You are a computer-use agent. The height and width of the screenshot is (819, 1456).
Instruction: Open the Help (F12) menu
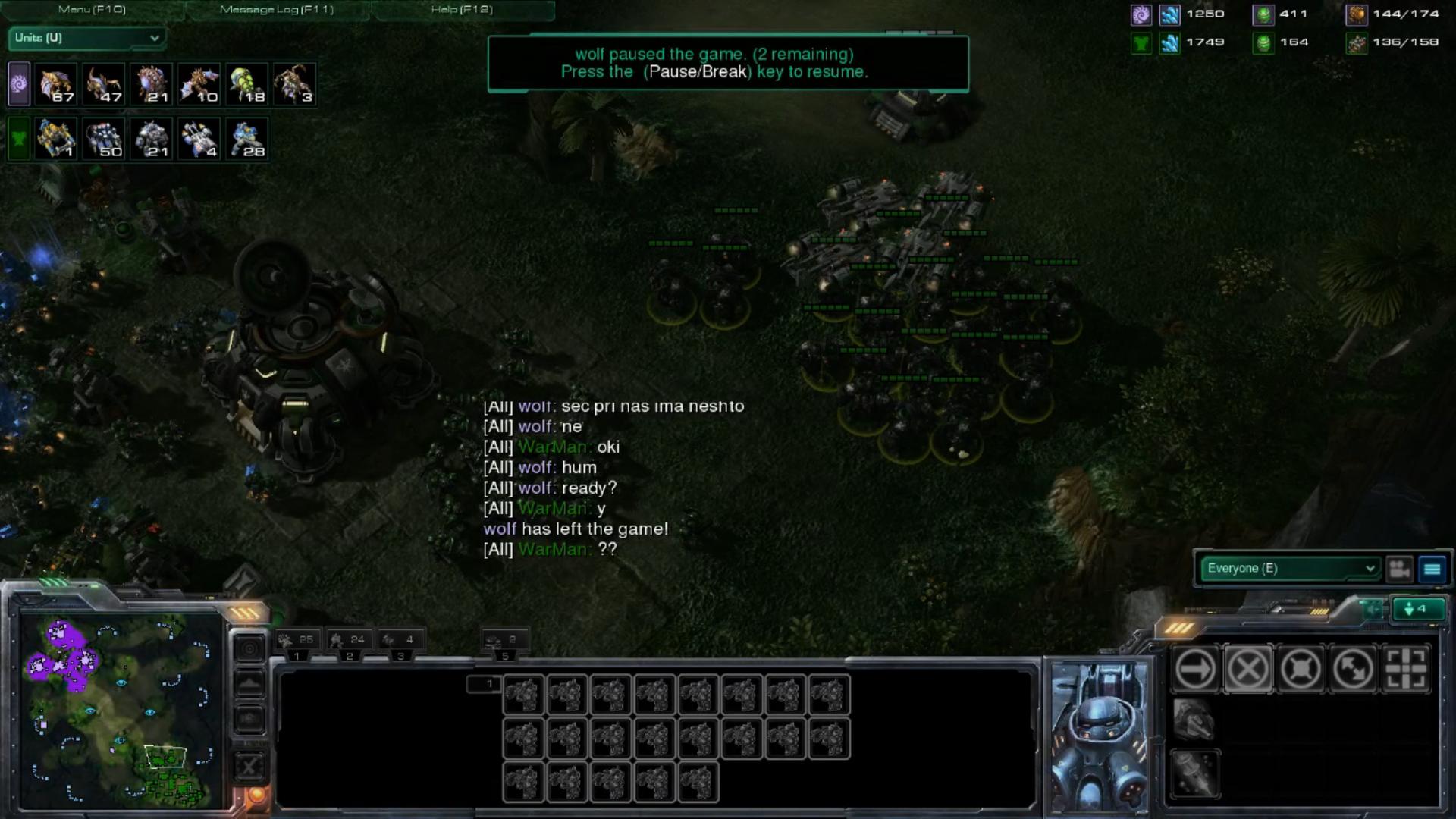462,10
